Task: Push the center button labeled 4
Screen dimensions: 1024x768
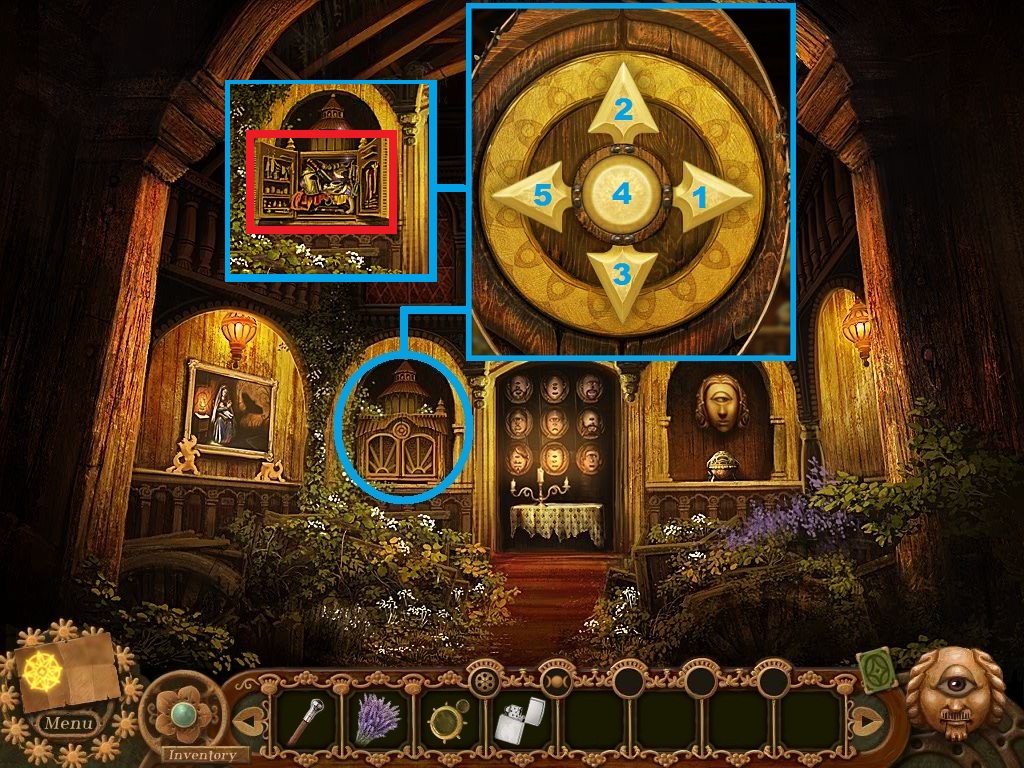Action: coord(622,193)
